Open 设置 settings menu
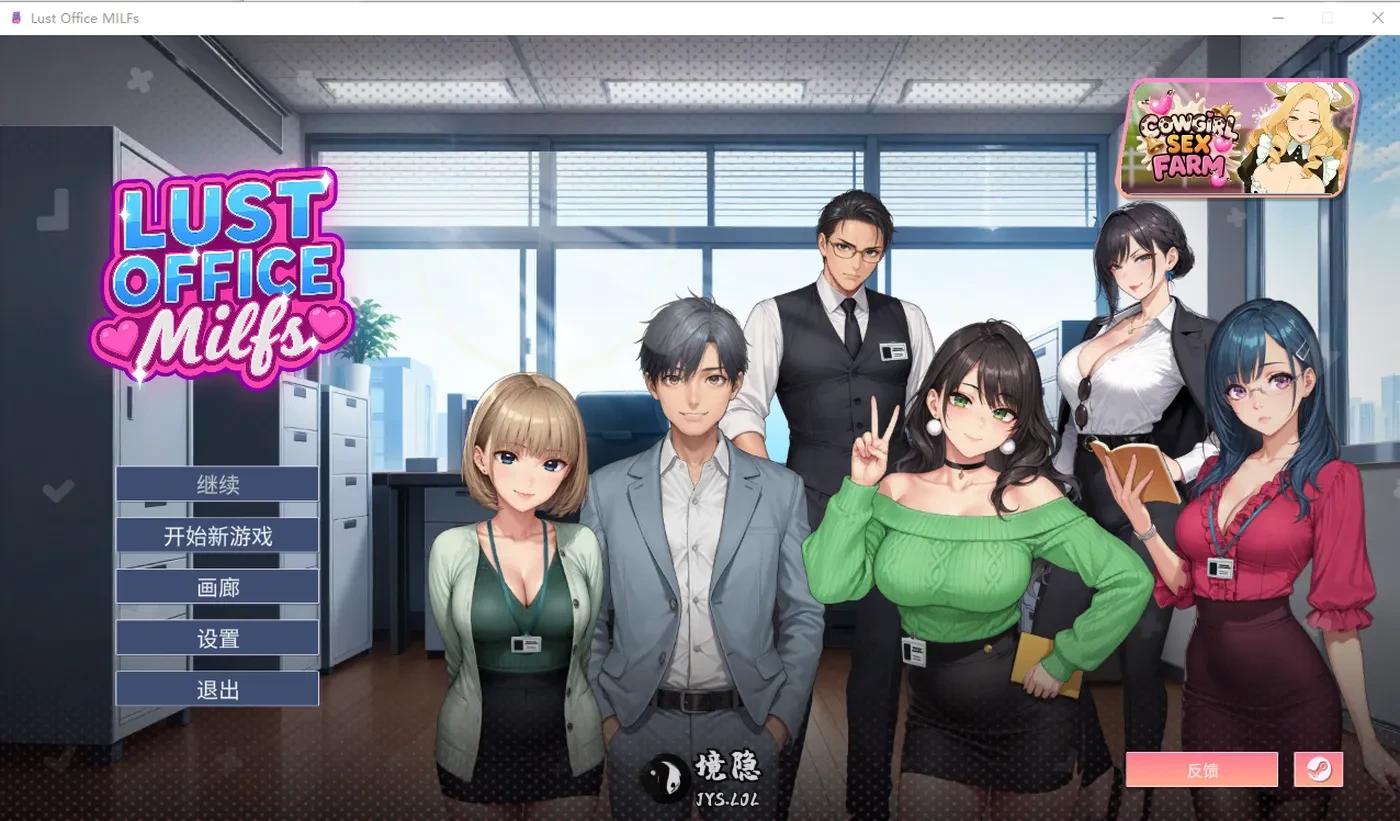Viewport: 1400px width, 821px height. pos(216,637)
